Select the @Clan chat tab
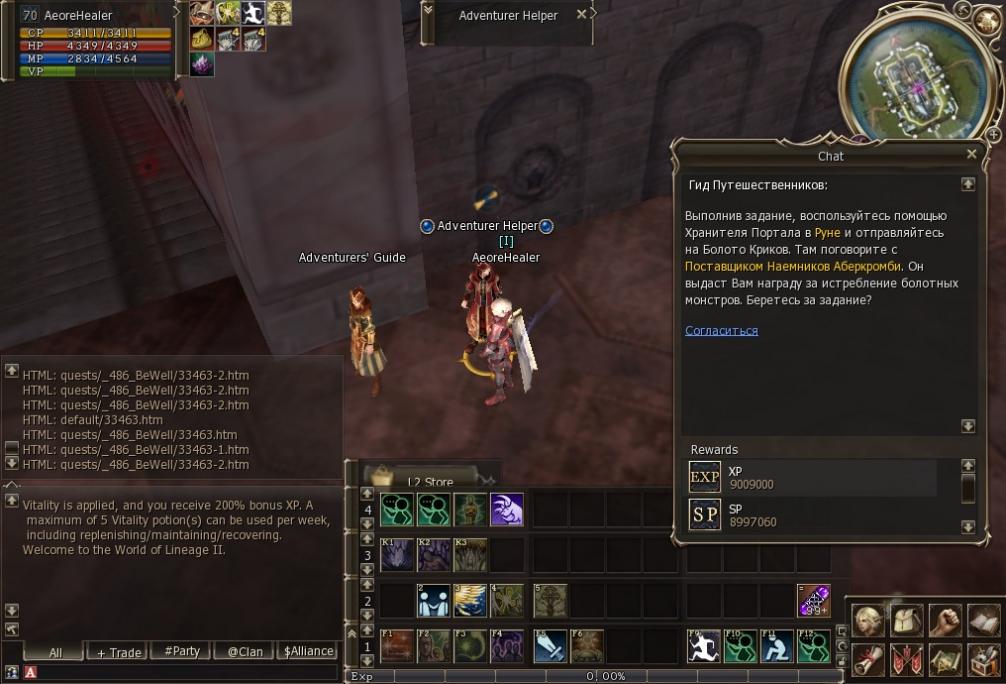1006x684 pixels. (x=244, y=652)
